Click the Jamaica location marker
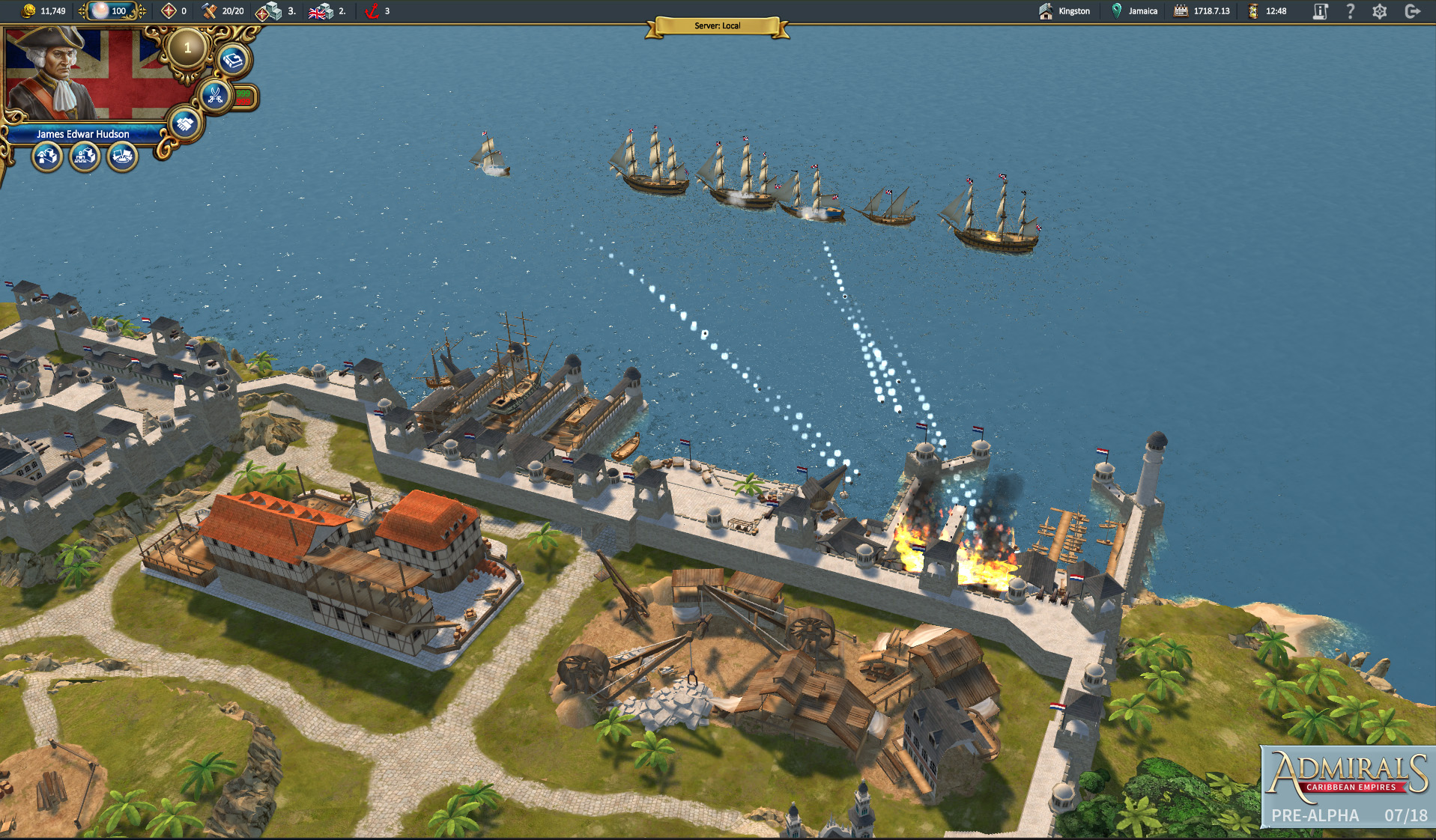 pyautogui.click(x=1134, y=11)
